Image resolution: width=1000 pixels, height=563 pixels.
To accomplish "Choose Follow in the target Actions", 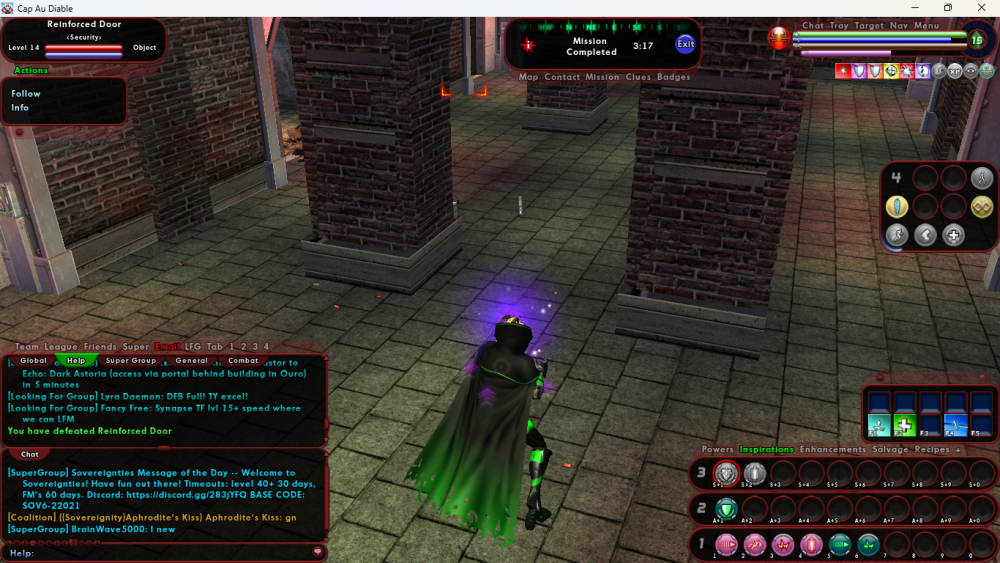I will [x=26, y=94].
